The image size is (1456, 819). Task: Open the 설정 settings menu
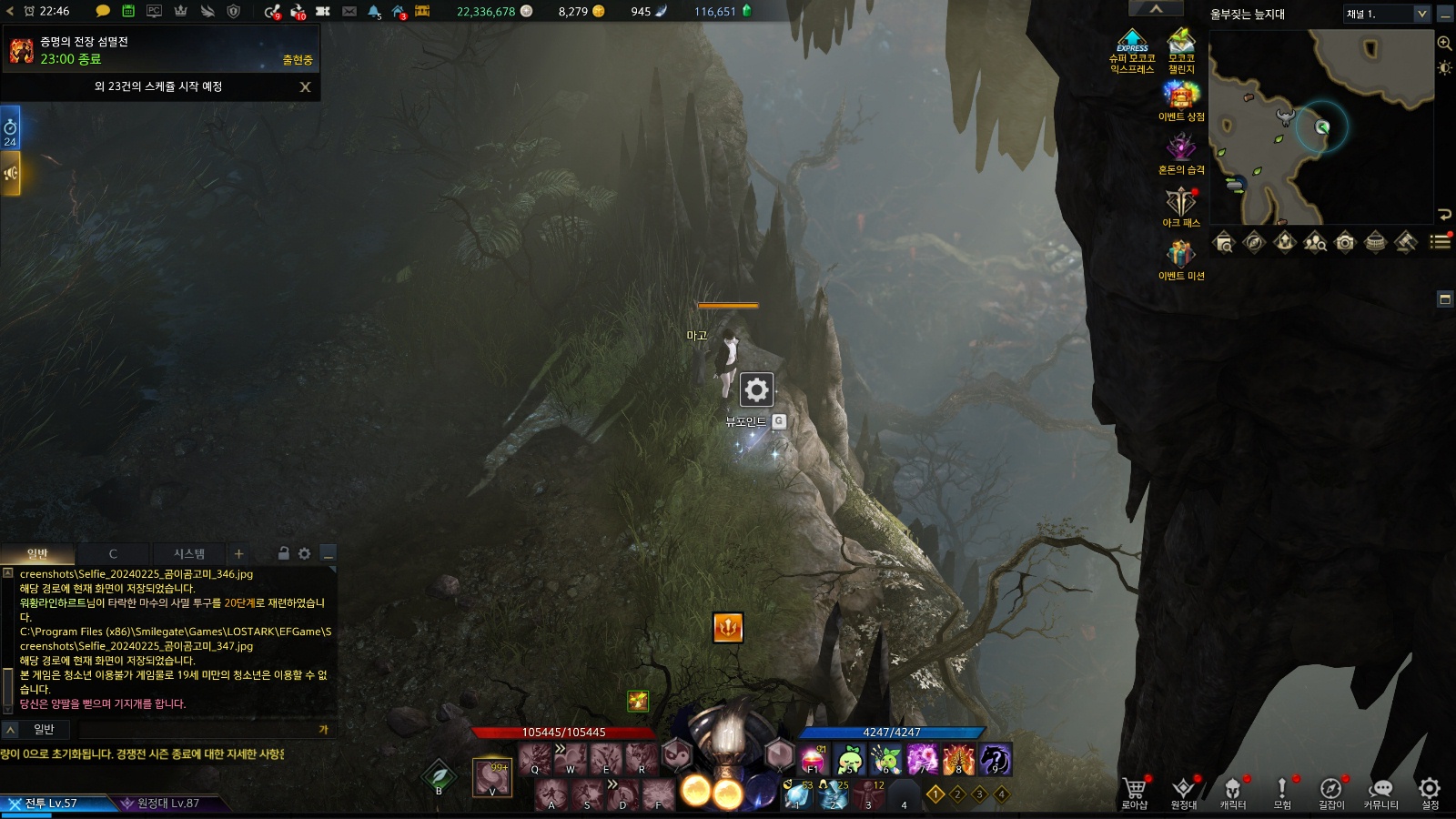1430,790
